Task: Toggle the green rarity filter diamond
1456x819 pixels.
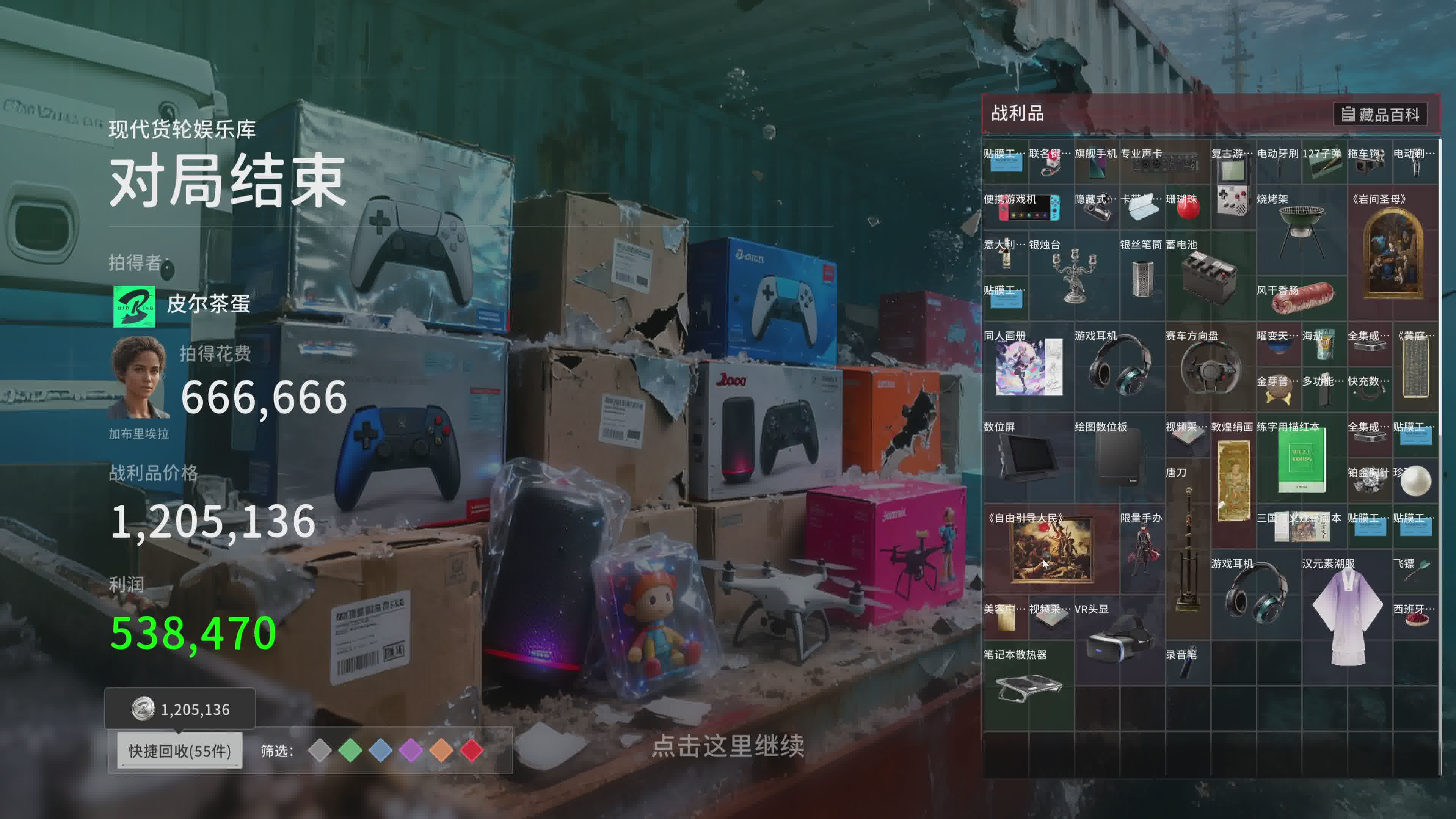Action: 350,751
